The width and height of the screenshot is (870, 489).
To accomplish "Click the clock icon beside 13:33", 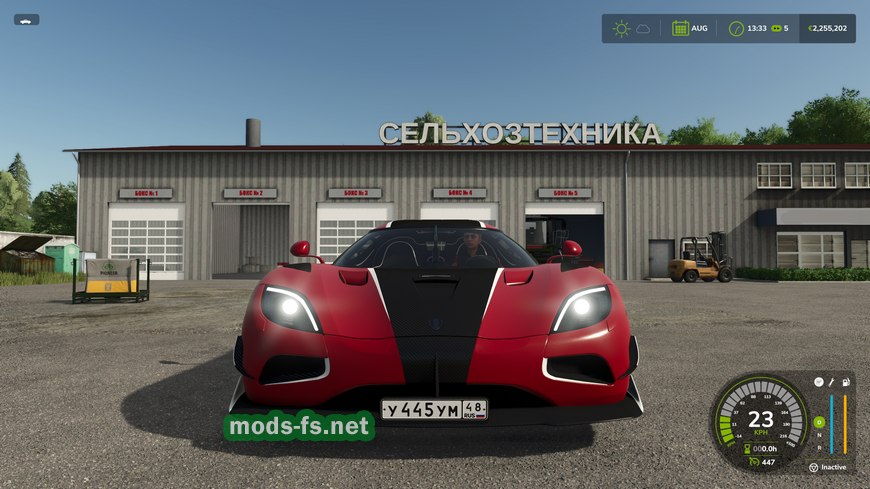I will click(736, 28).
